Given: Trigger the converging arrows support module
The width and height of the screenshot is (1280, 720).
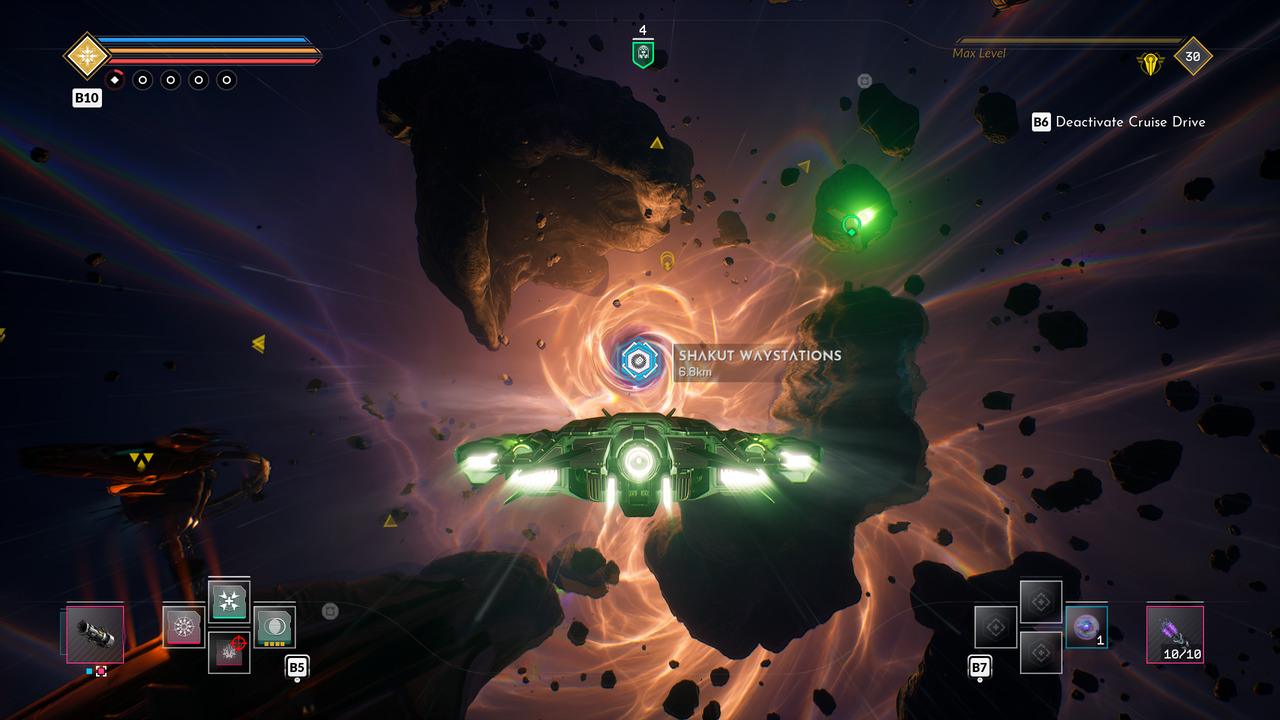Looking at the screenshot, I should coord(229,602).
